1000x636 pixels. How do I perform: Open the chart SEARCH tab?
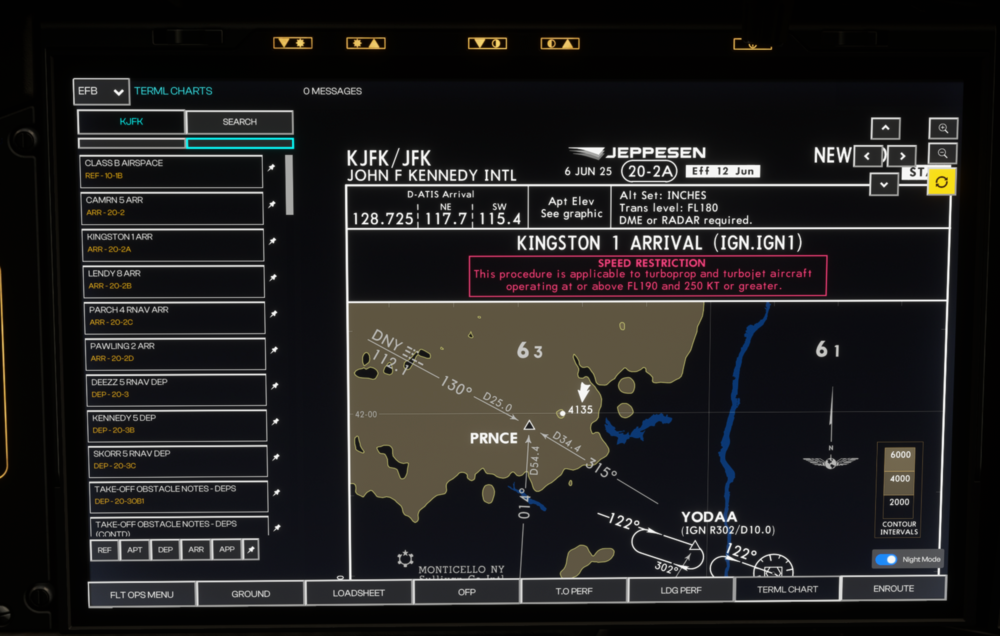[239, 122]
